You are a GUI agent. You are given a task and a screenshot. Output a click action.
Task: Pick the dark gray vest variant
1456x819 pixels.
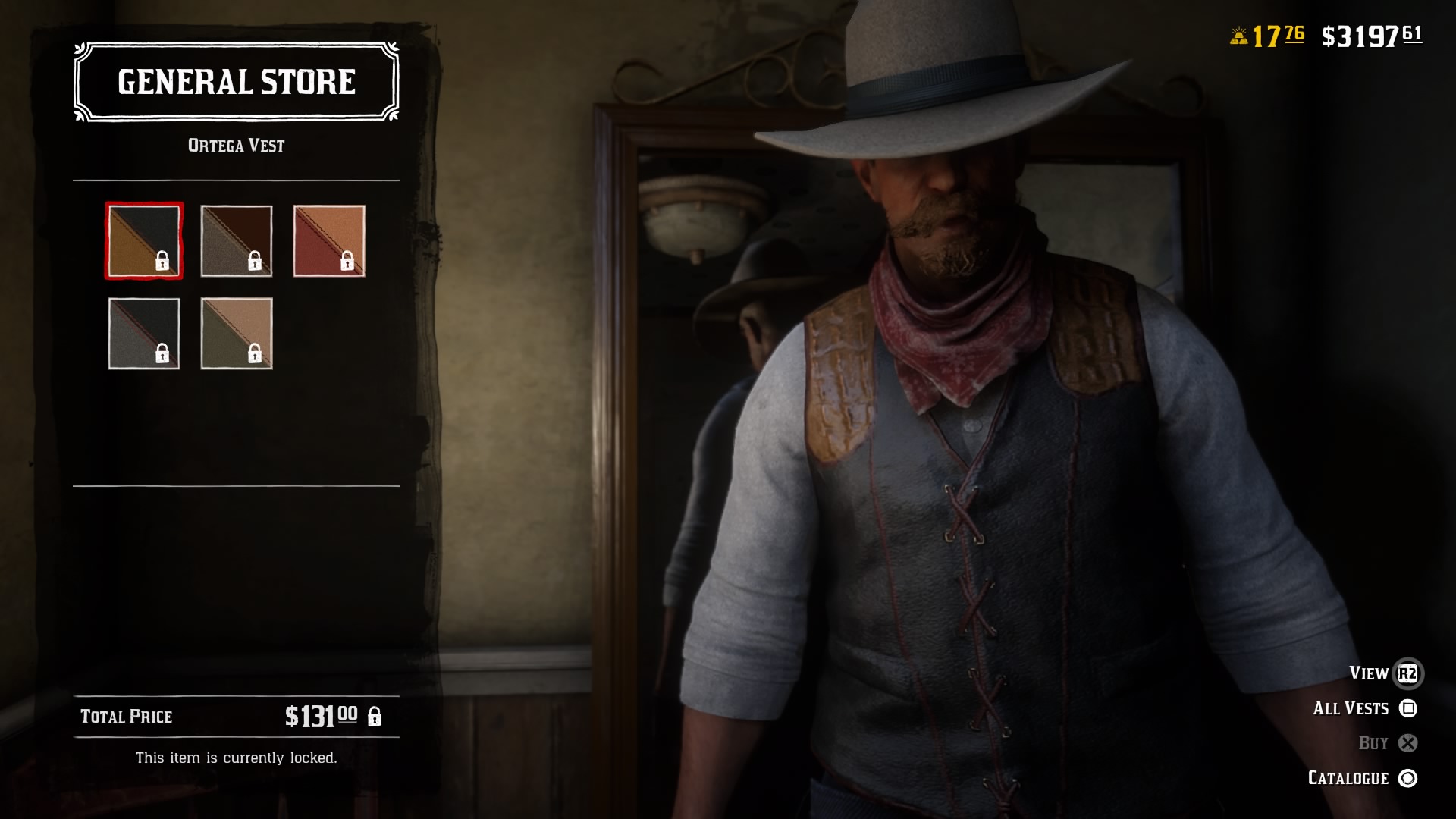(x=144, y=334)
